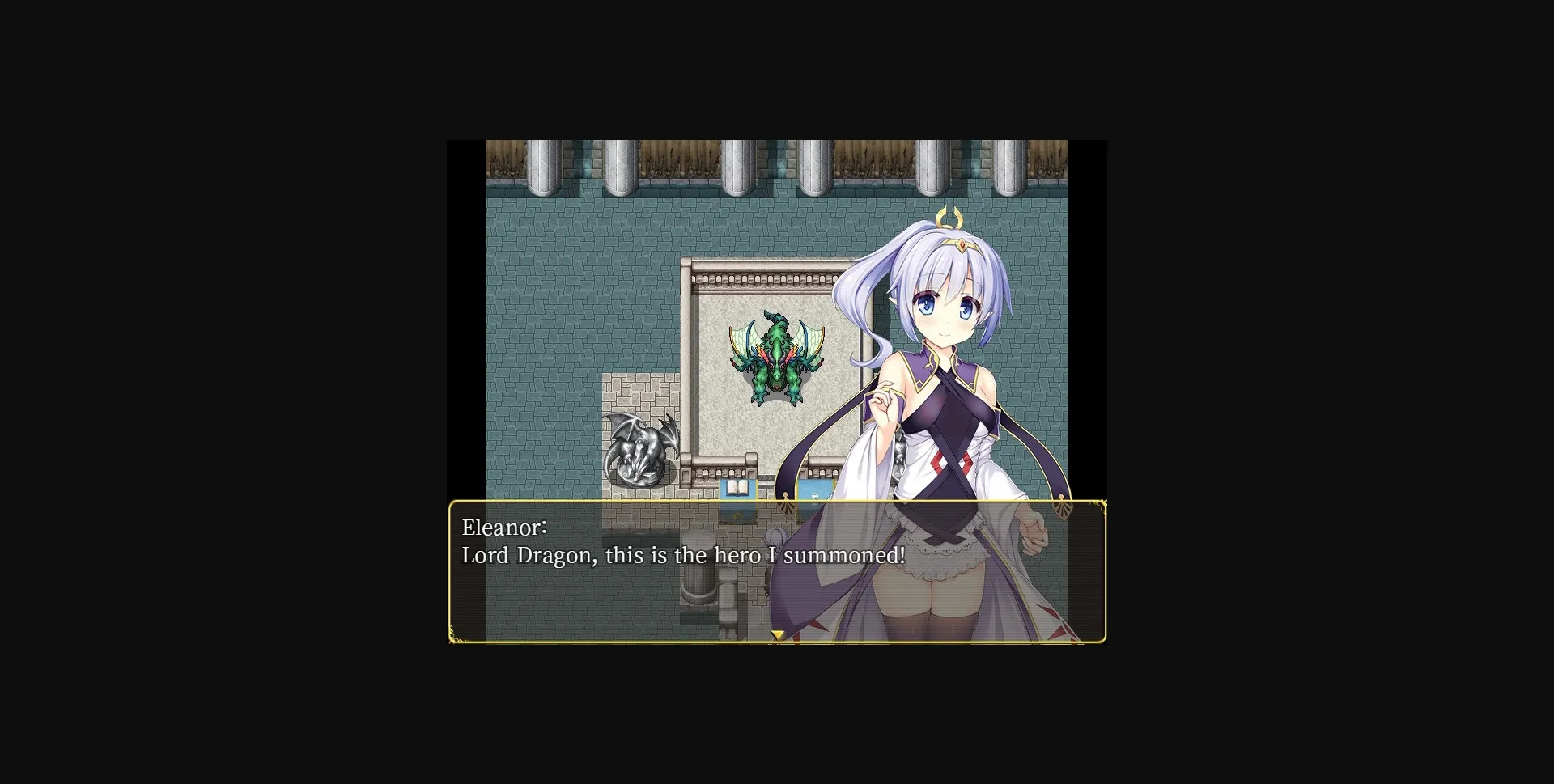Click the name label Eleanor

point(504,528)
